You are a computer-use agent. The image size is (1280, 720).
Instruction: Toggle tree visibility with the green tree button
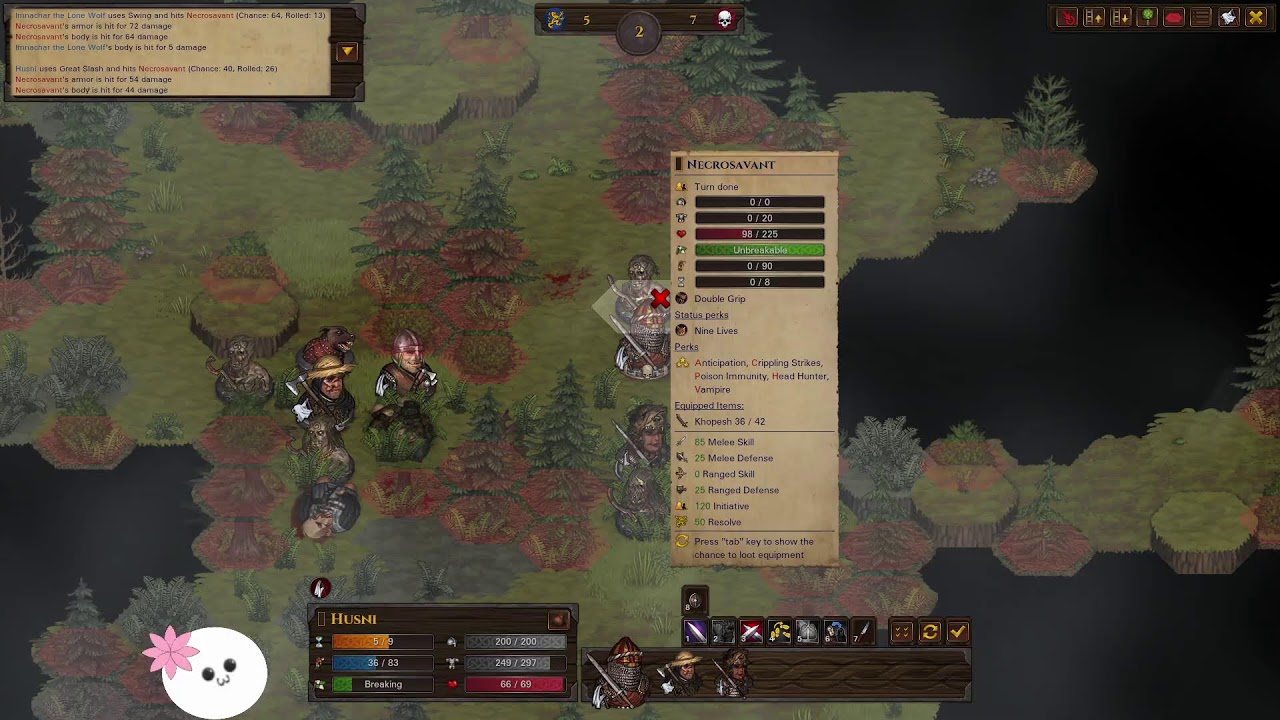(x=1148, y=18)
